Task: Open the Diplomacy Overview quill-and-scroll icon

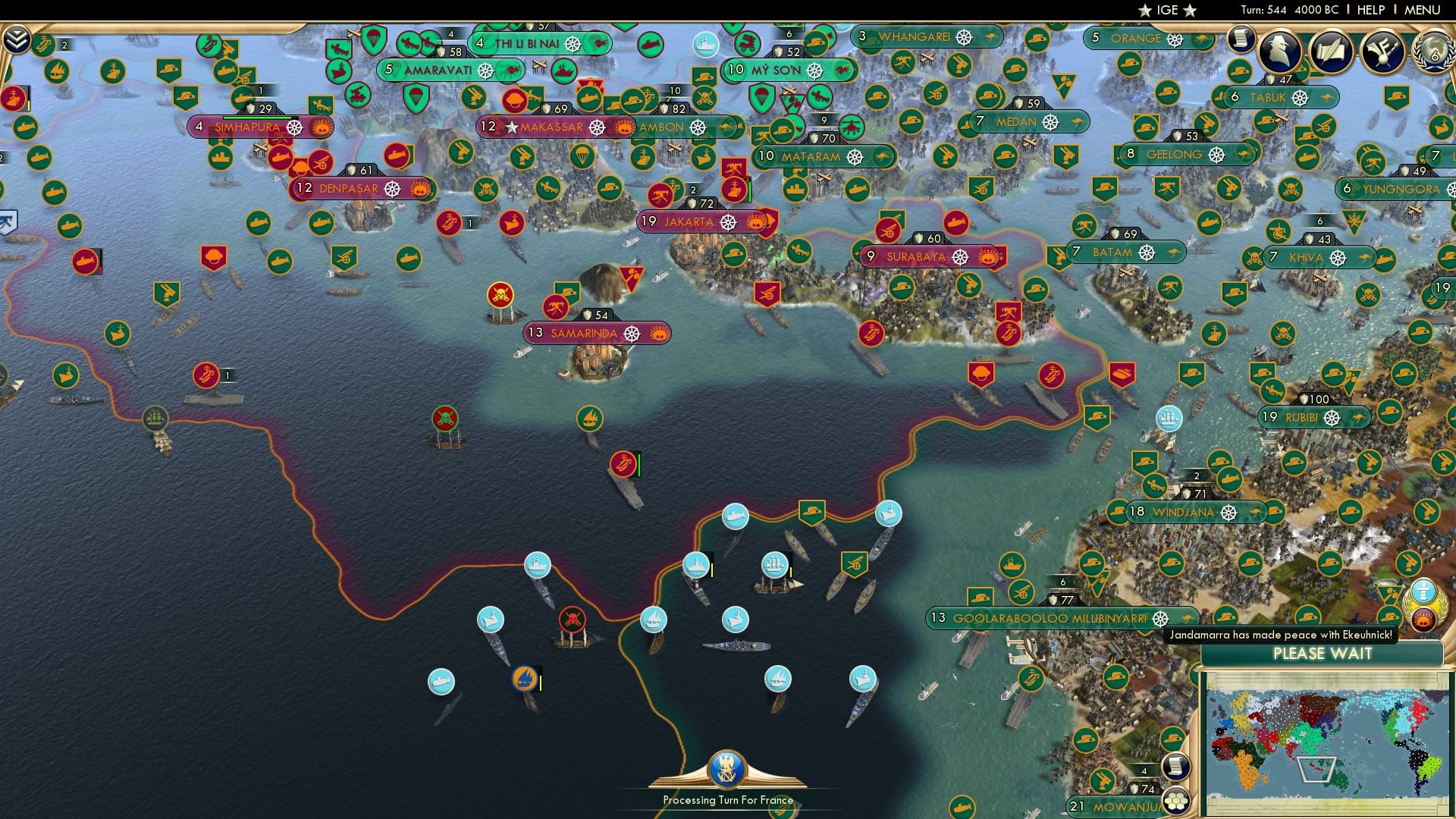Action: tap(1331, 50)
